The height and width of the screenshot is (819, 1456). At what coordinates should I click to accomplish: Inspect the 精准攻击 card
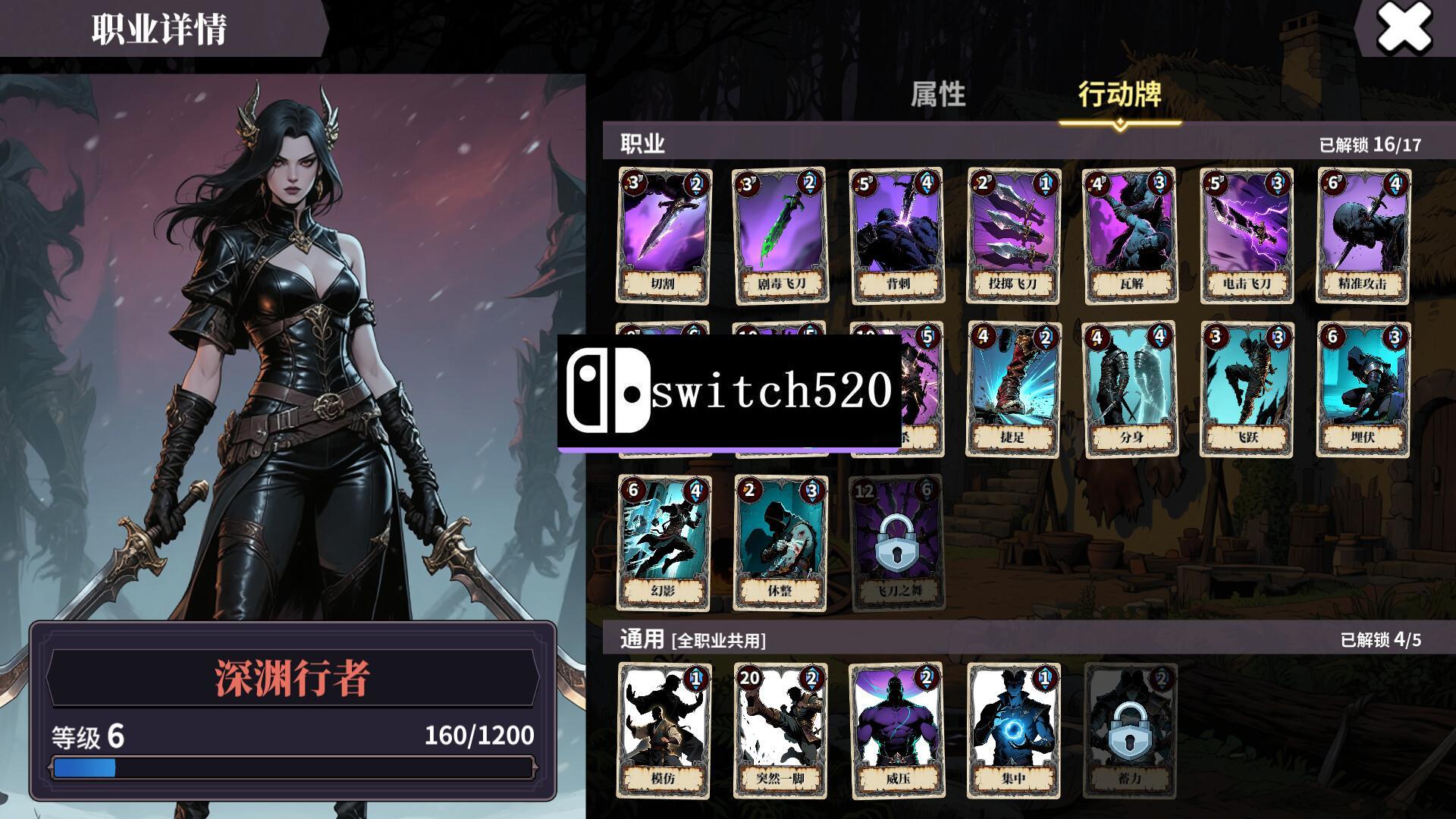(1363, 235)
